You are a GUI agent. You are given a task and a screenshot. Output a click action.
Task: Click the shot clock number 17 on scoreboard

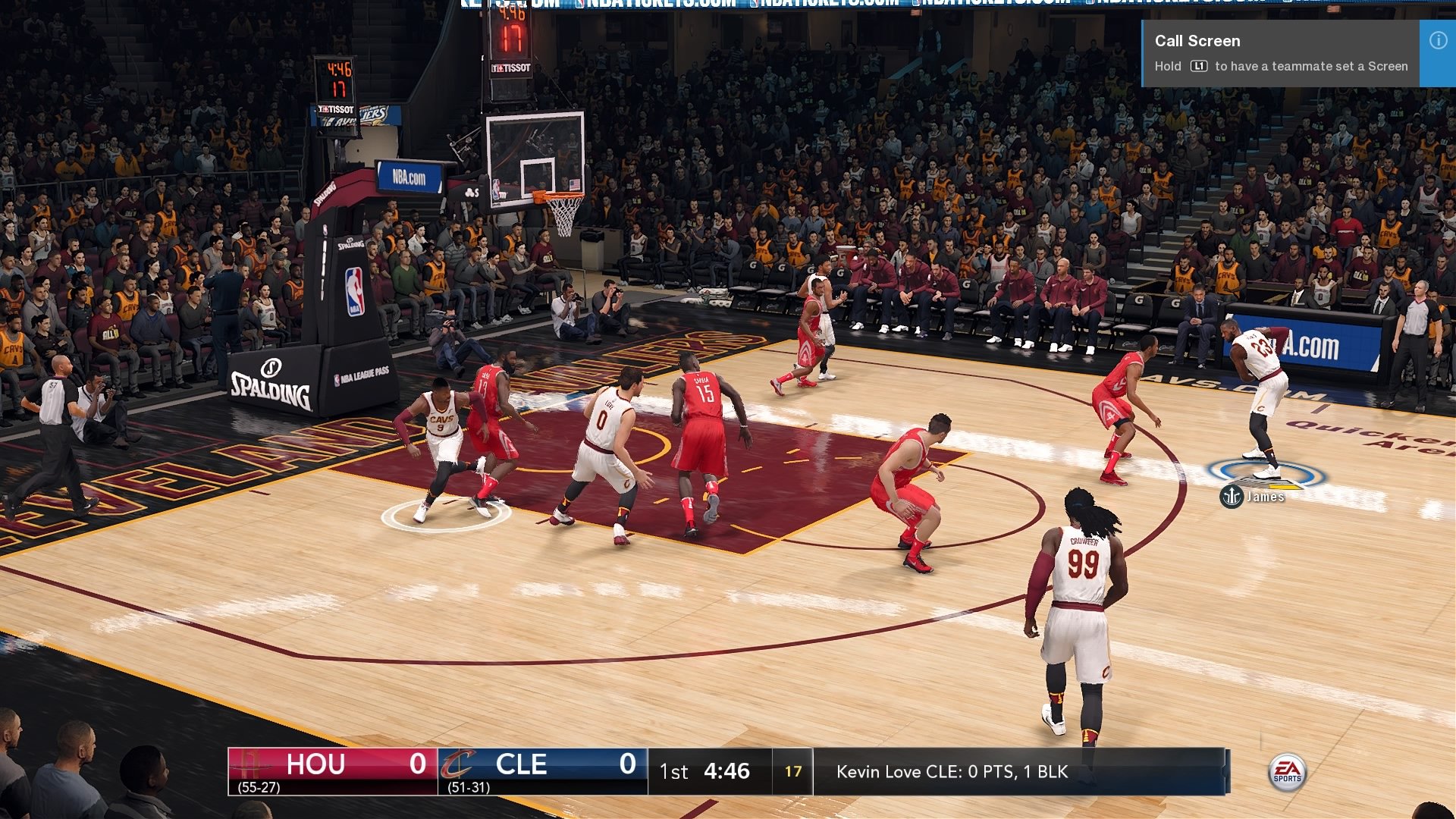click(x=793, y=771)
